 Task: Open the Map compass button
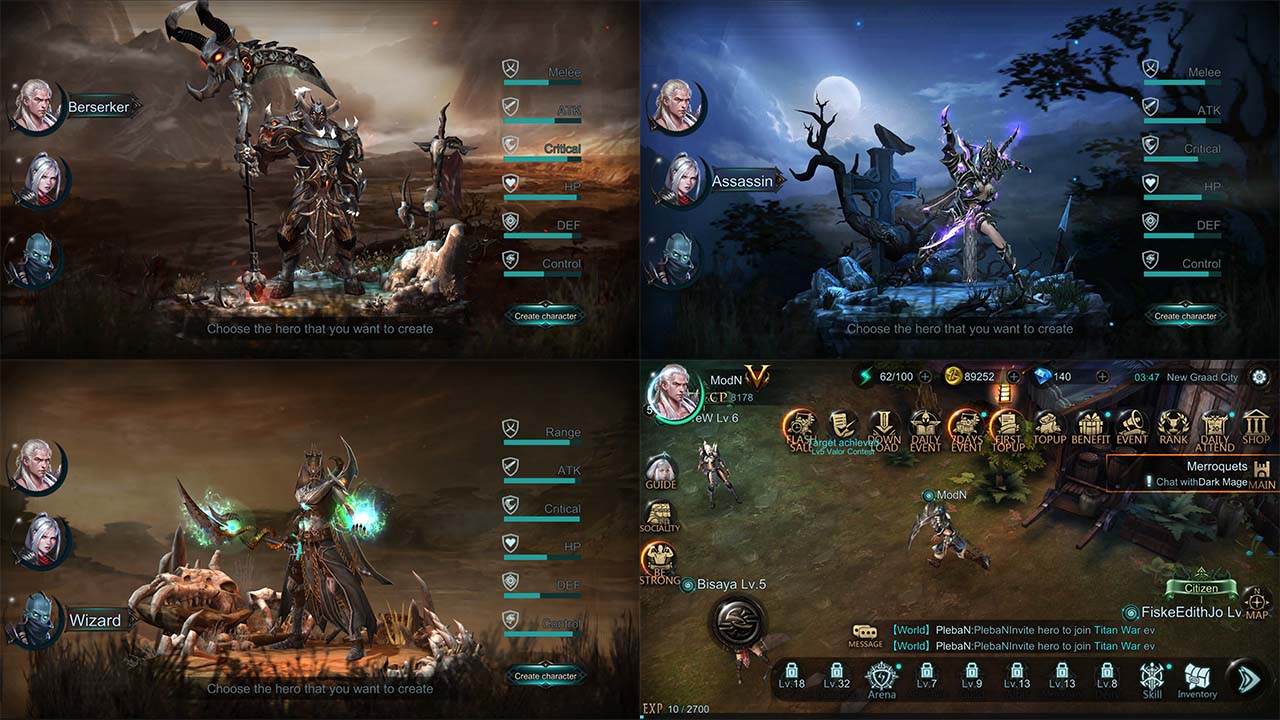pyautogui.click(x=1257, y=603)
